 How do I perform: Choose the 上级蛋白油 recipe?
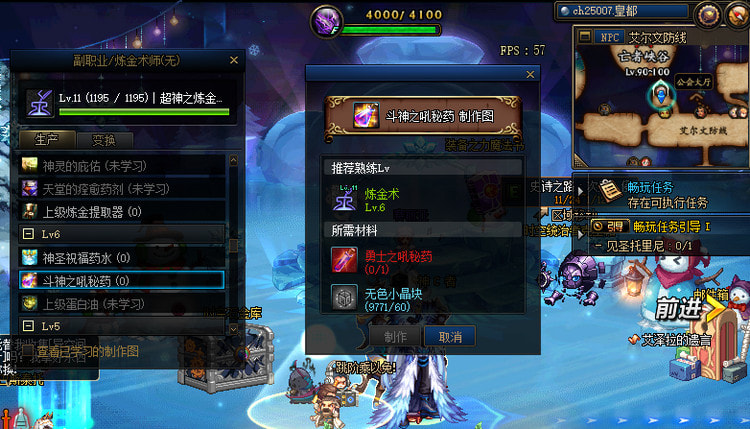(120, 303)
